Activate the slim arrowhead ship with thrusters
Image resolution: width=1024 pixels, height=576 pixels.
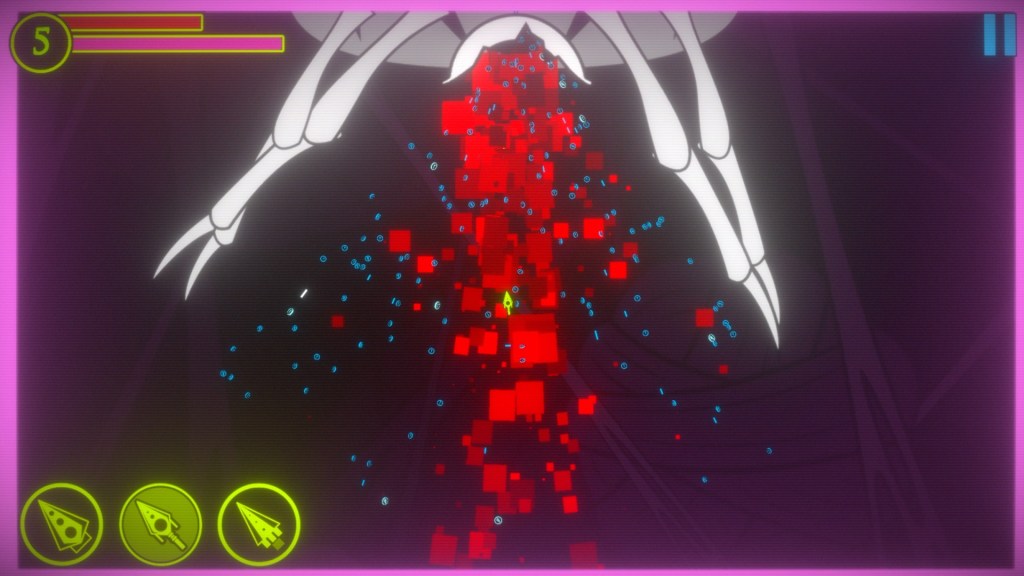(258, 524)
